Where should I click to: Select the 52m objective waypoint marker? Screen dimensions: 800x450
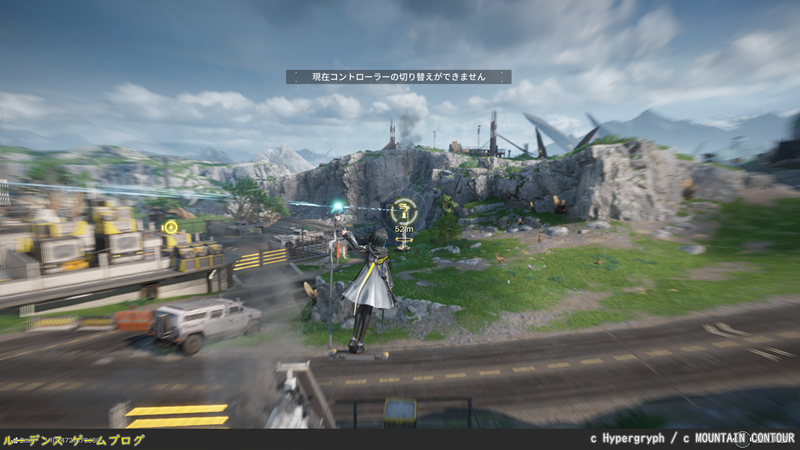pyautogui.click(x=403, y=211)
